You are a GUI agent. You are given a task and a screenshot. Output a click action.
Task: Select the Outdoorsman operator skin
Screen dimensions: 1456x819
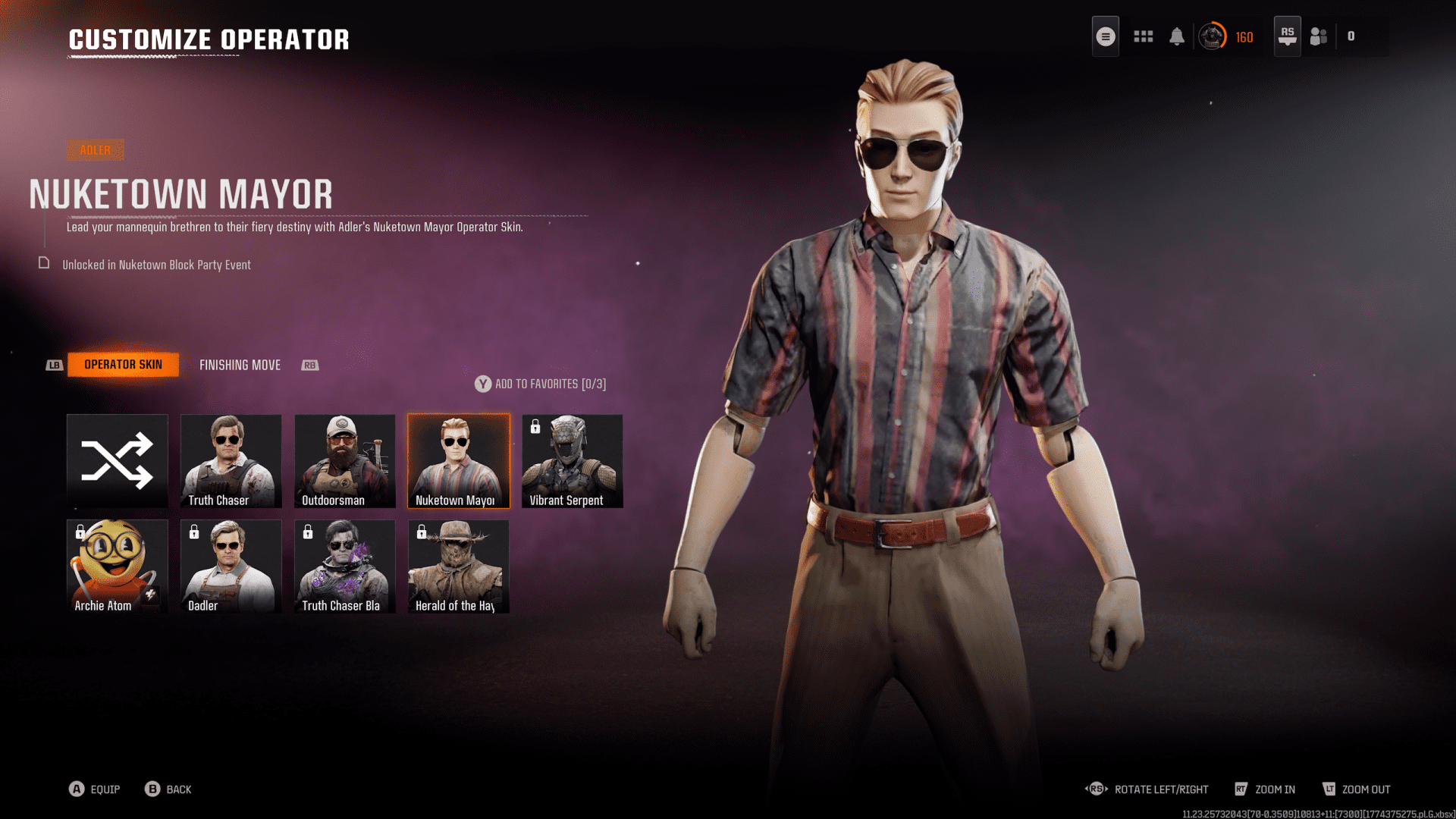(345, 461)
